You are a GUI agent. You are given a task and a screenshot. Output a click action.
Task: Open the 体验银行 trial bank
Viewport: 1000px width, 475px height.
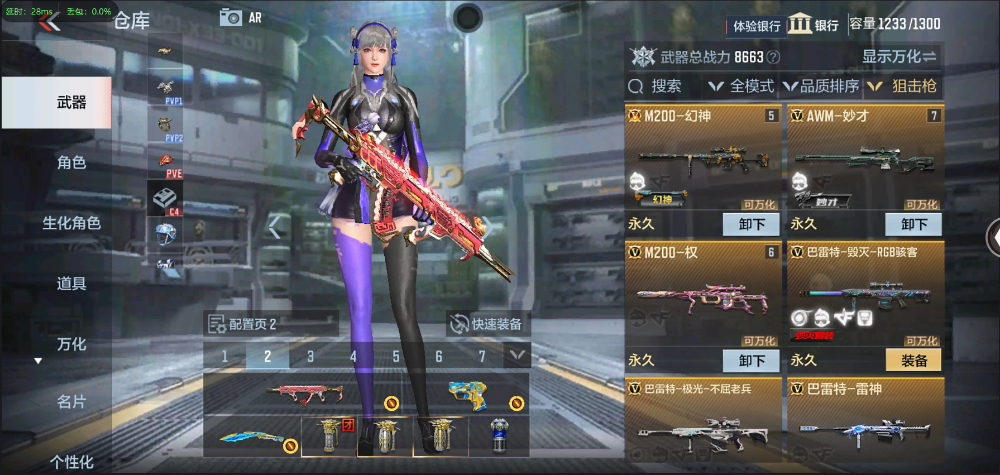[x=757, y=25]
